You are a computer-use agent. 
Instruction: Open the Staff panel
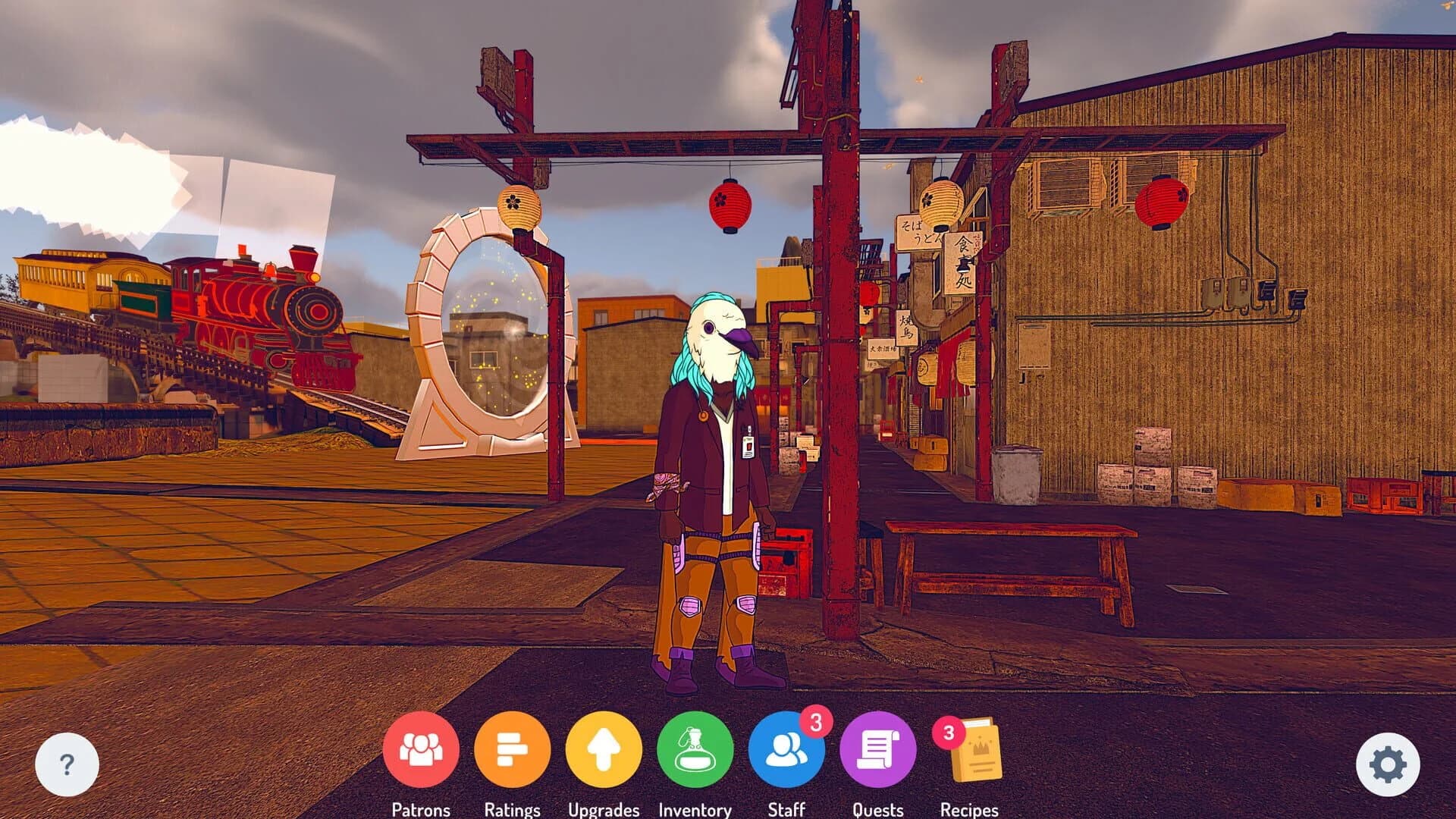[786, 752]
